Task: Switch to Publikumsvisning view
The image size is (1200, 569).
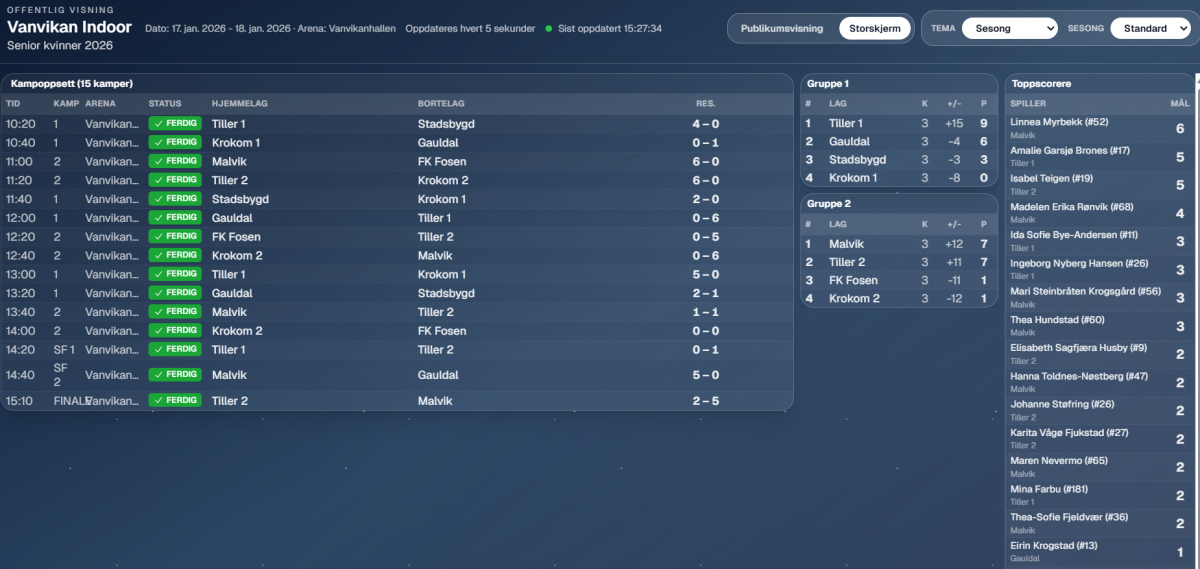Action: pyautogui.click(x=781, y=29)
